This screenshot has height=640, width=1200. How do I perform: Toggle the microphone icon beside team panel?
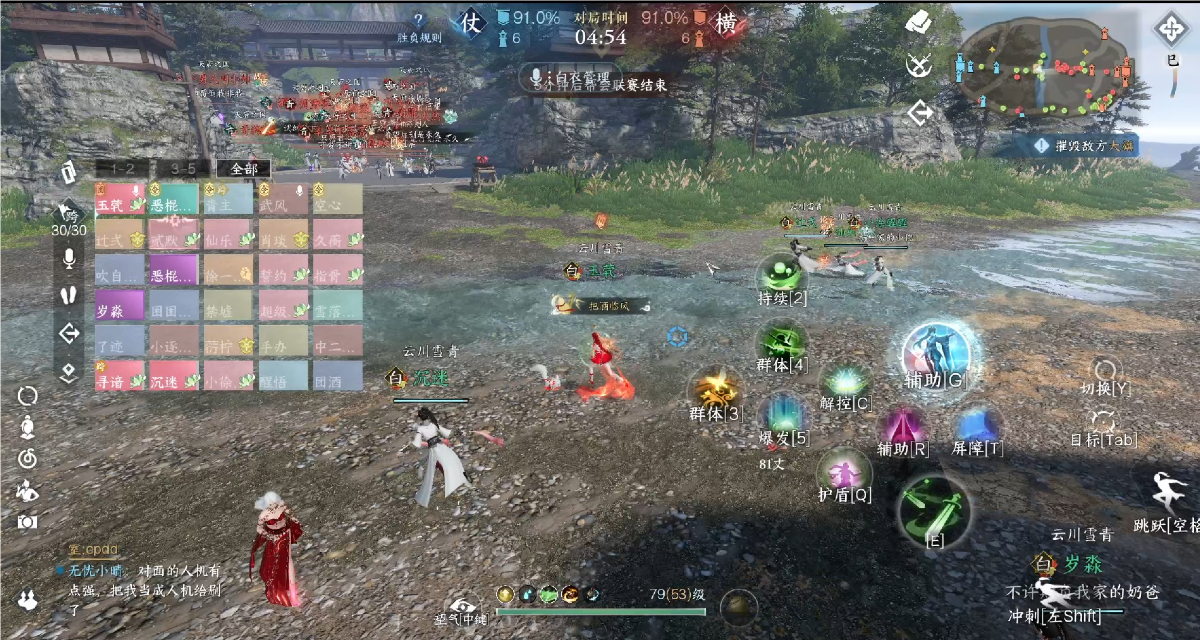(x=69, y=258)
